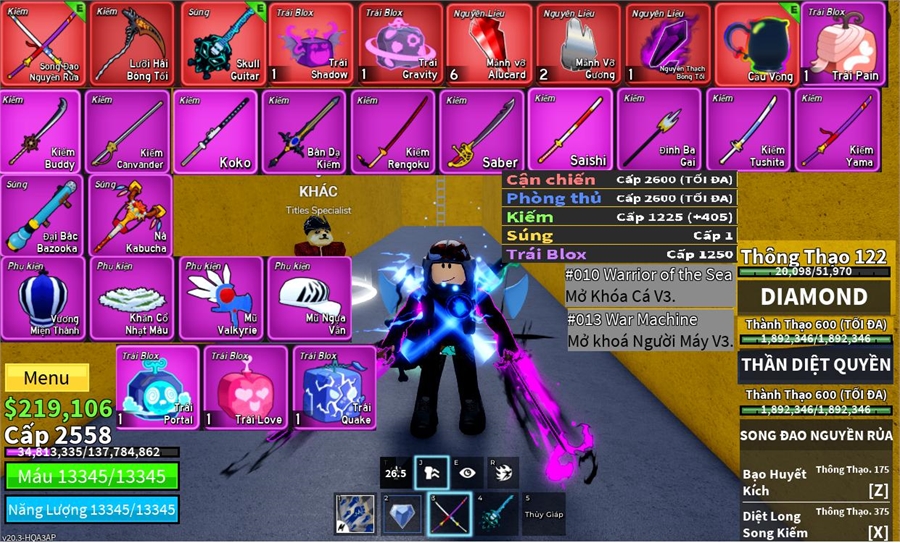The width and height of the screenshot is (900, 543).
Task: Click the Mảnh Vỡ Alucard material slot
Action: coord(489,43)
